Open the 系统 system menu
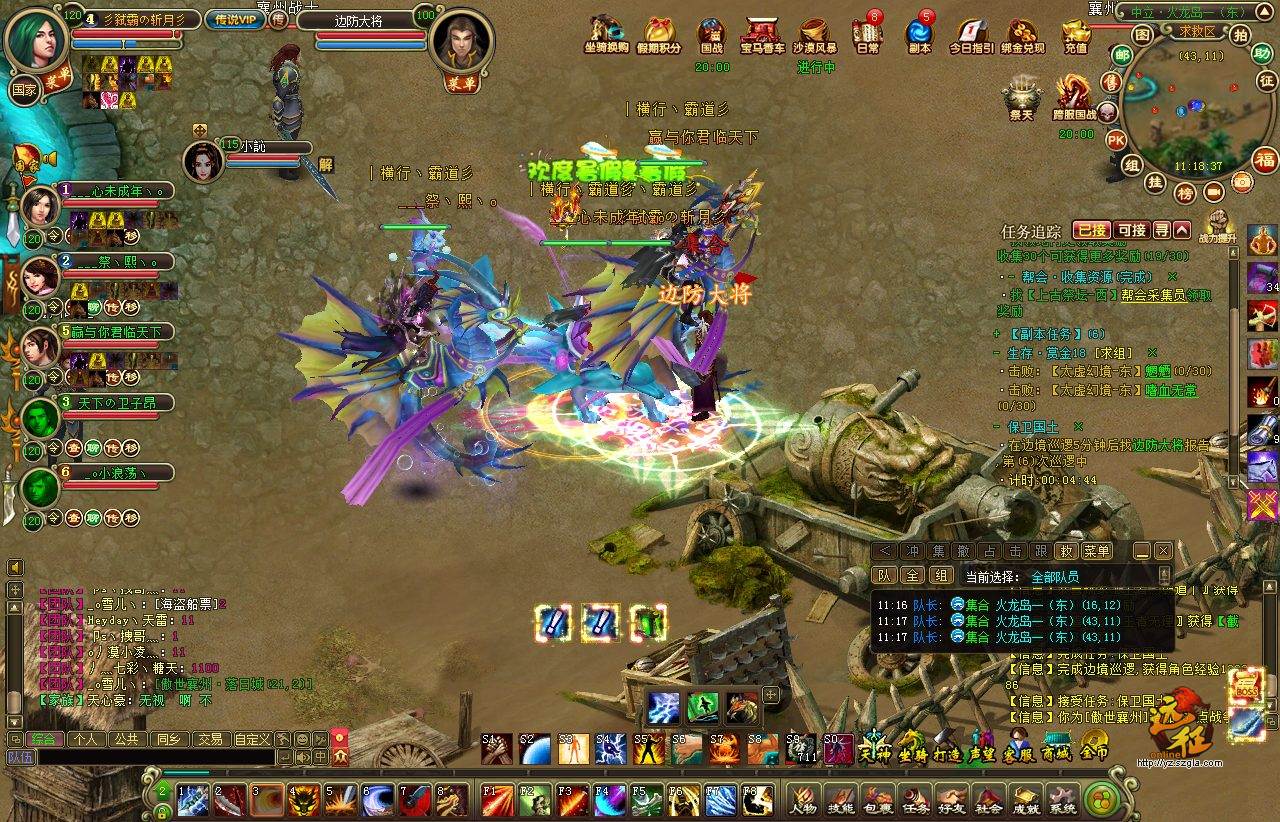 1063,799
